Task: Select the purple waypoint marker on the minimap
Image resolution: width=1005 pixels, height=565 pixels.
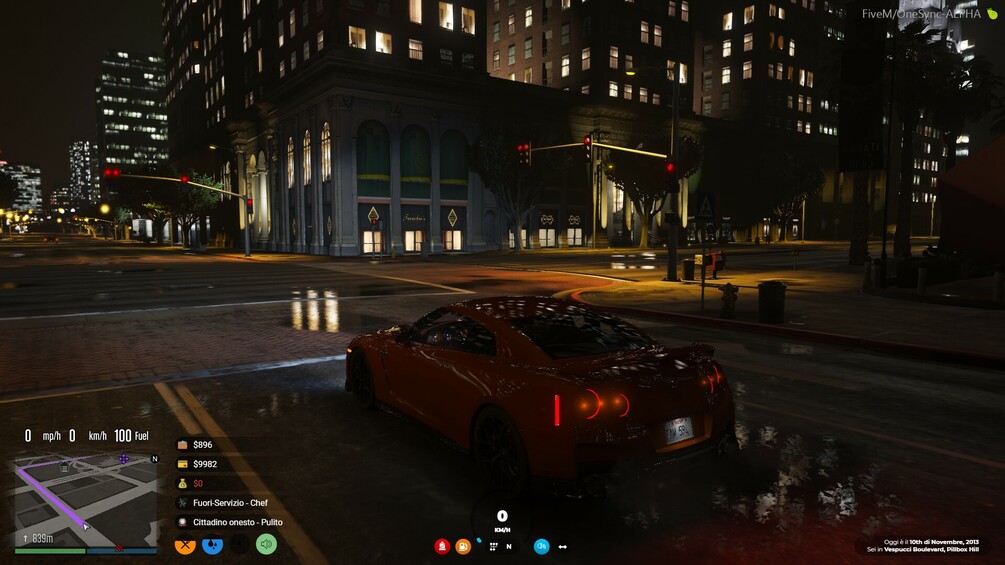Action: tap(124, 459)
